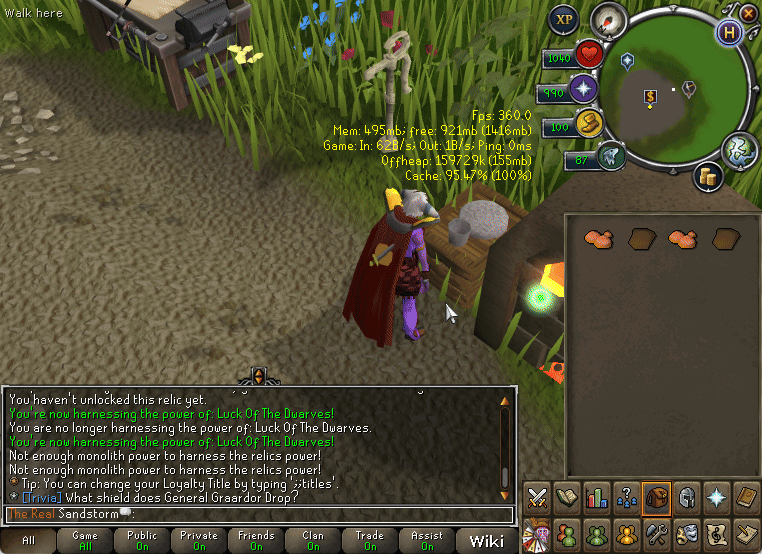Activate the quick prayers orb
762x554 pixels.
pyautogui.click(x=583, y=91)
